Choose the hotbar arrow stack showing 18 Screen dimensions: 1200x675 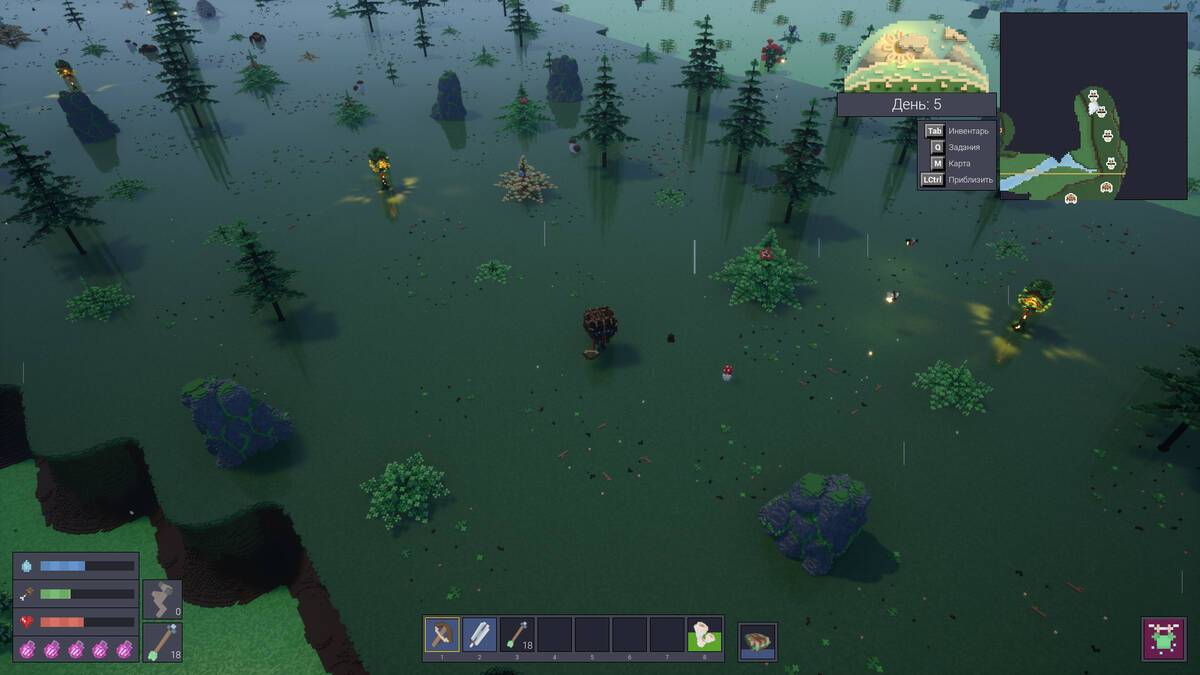click(517, 634)
